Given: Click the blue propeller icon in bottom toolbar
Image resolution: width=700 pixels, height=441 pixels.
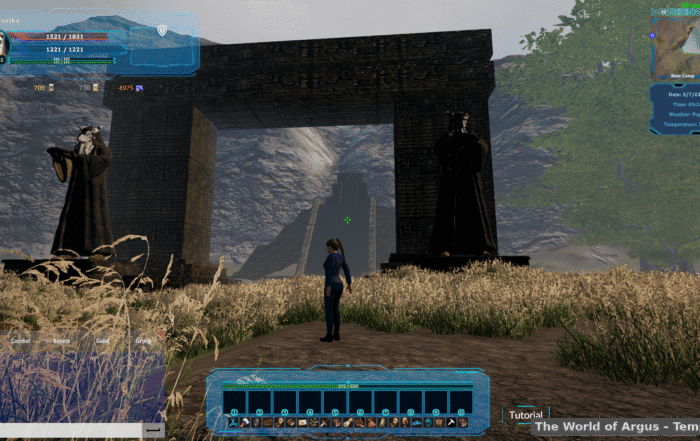Looking at the screenshot, I should click(233, 423).
